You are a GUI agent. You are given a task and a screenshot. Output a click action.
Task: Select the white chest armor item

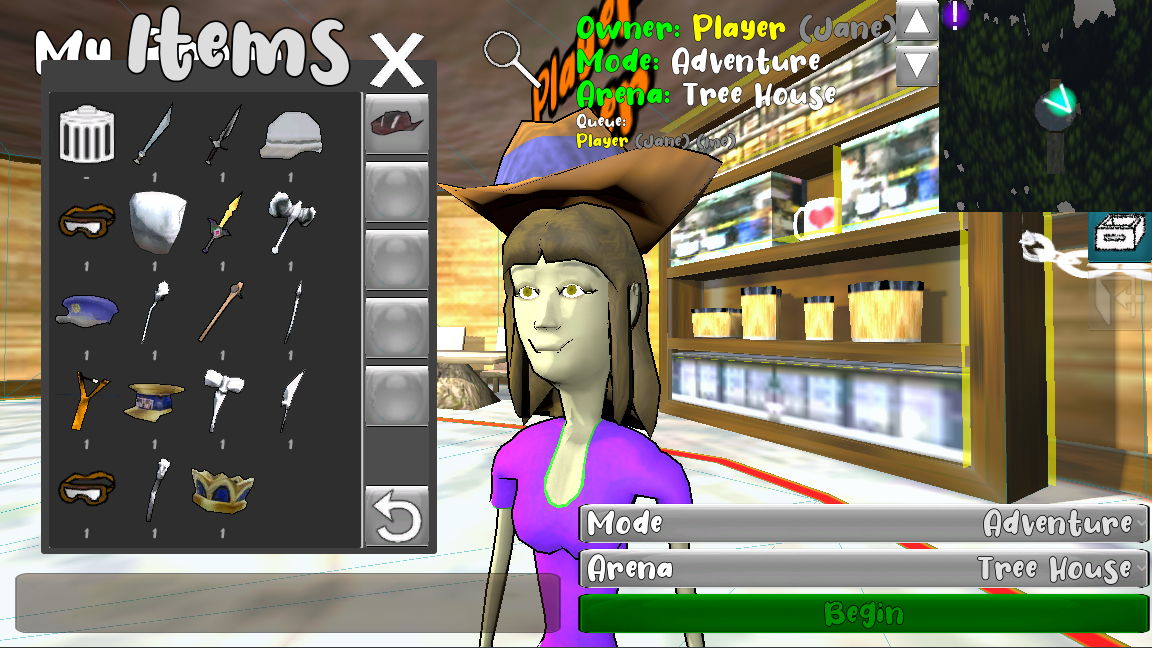tap(157, 222)
